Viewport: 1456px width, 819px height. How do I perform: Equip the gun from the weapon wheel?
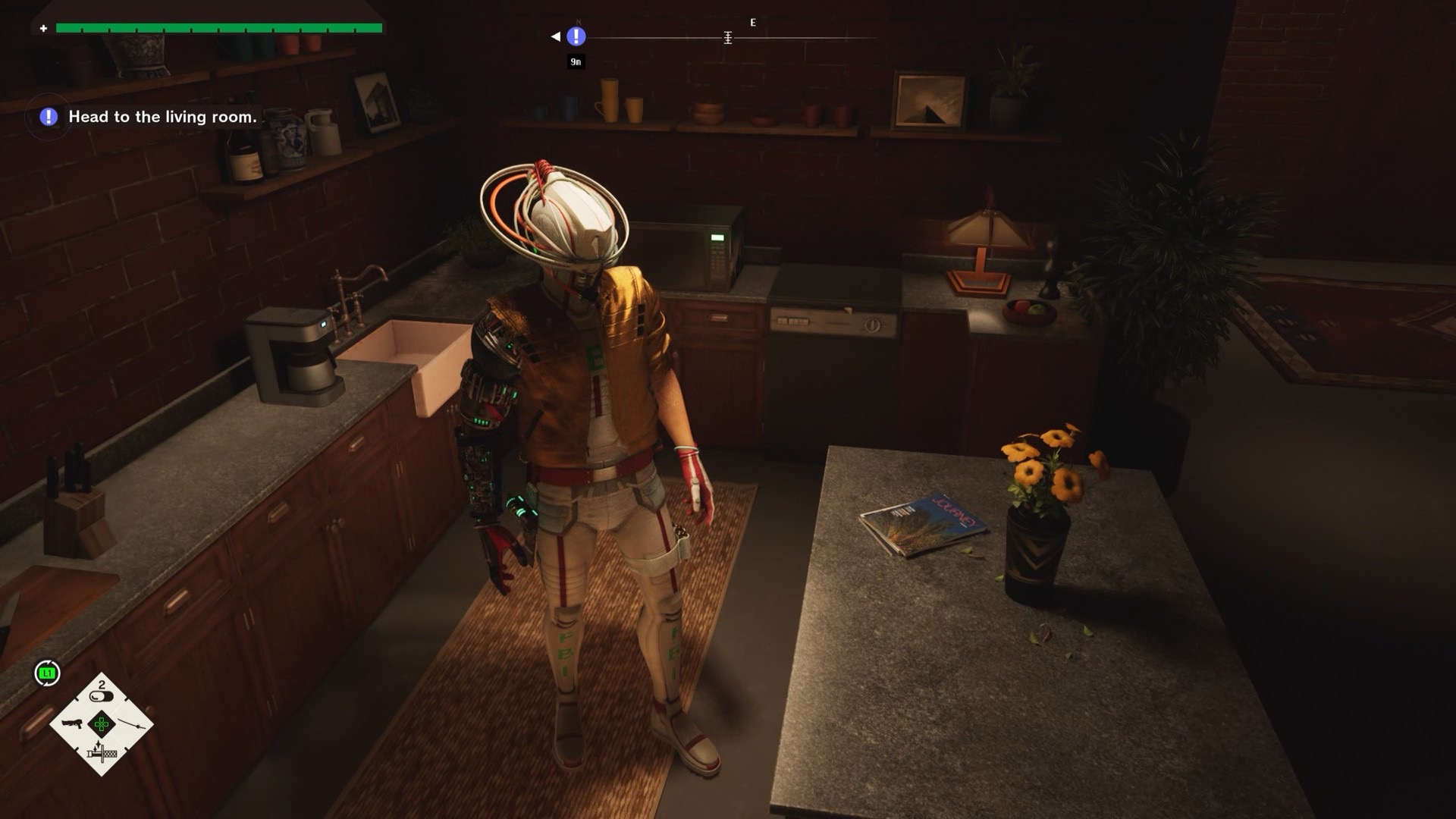[x=72, y=723]
